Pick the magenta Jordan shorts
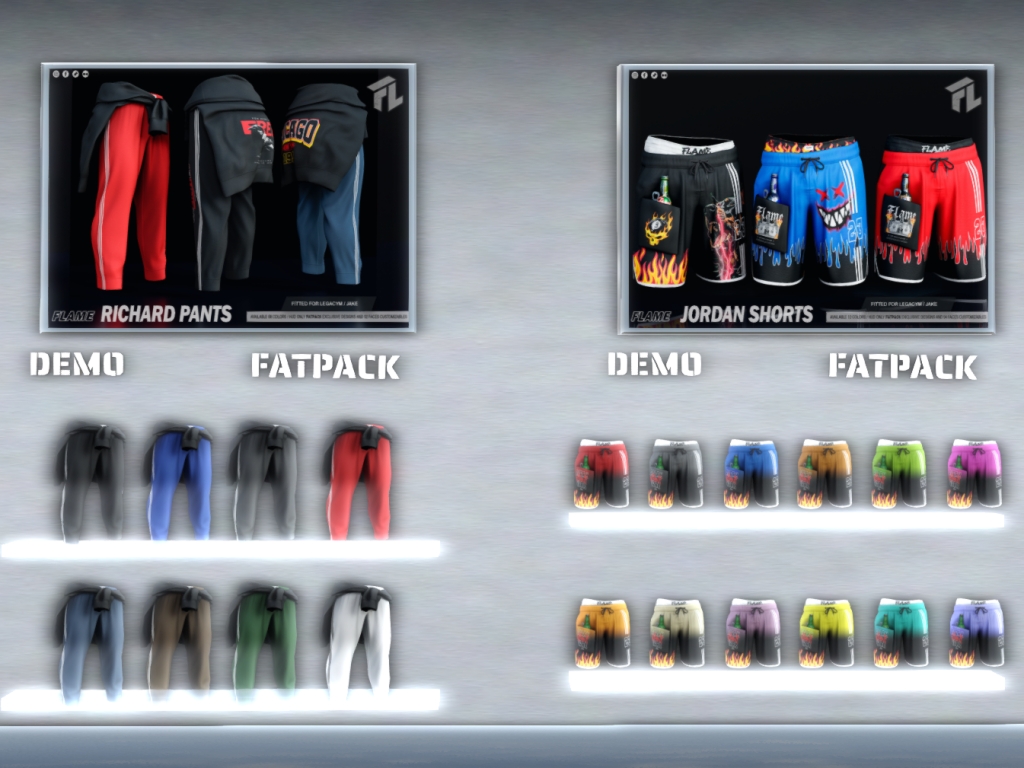 (x=974, y=473)
